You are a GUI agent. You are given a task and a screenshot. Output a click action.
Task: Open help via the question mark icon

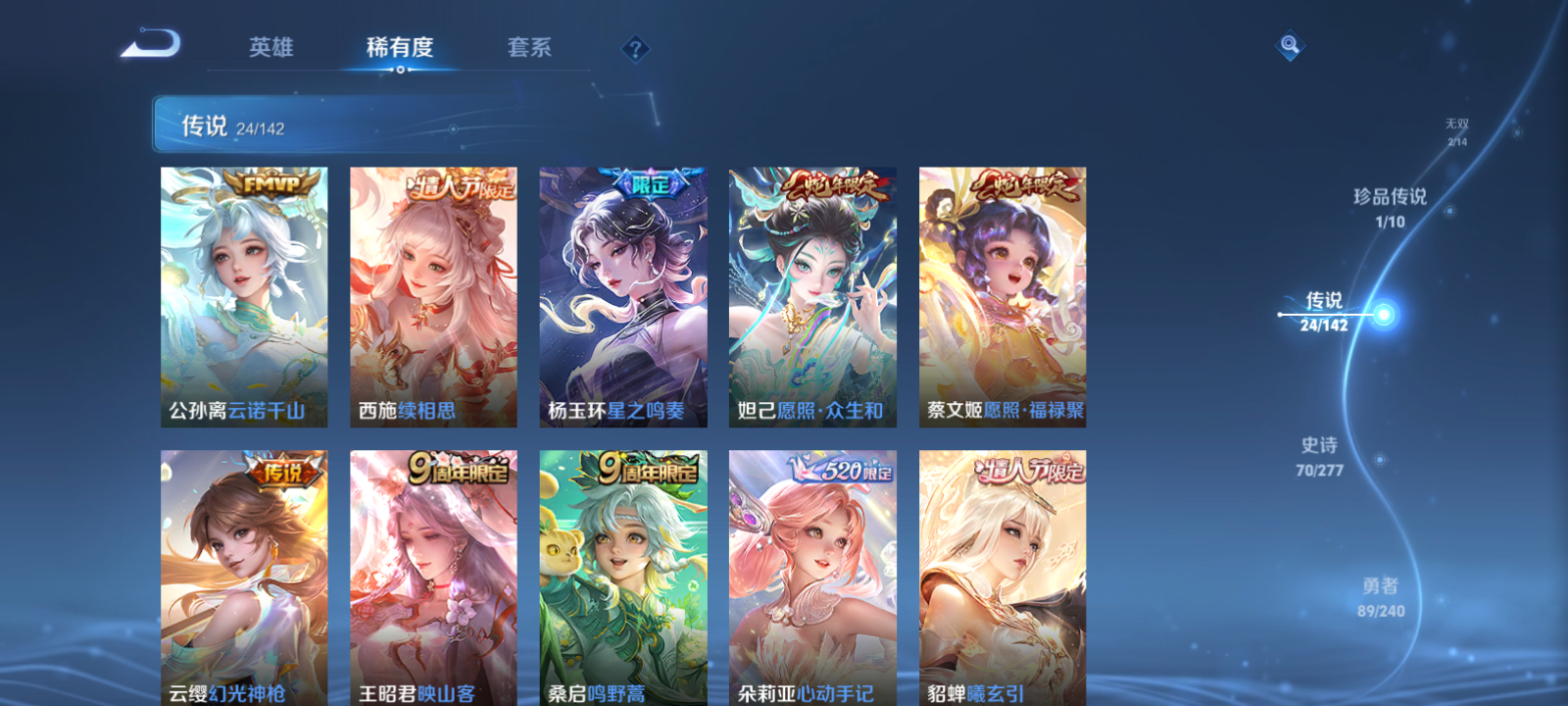(x=635, y=47)
